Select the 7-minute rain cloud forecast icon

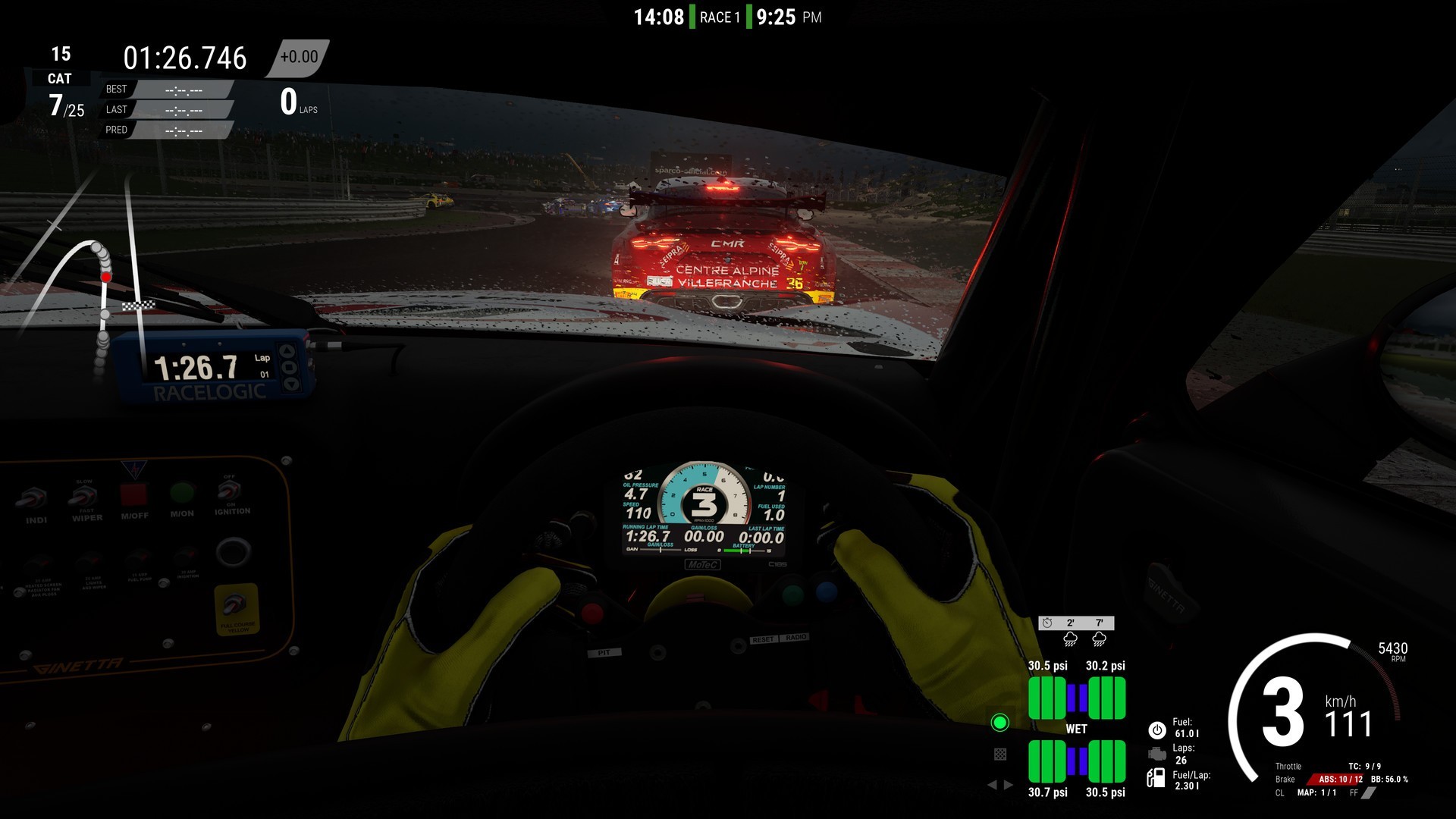tap(1099, 639)
